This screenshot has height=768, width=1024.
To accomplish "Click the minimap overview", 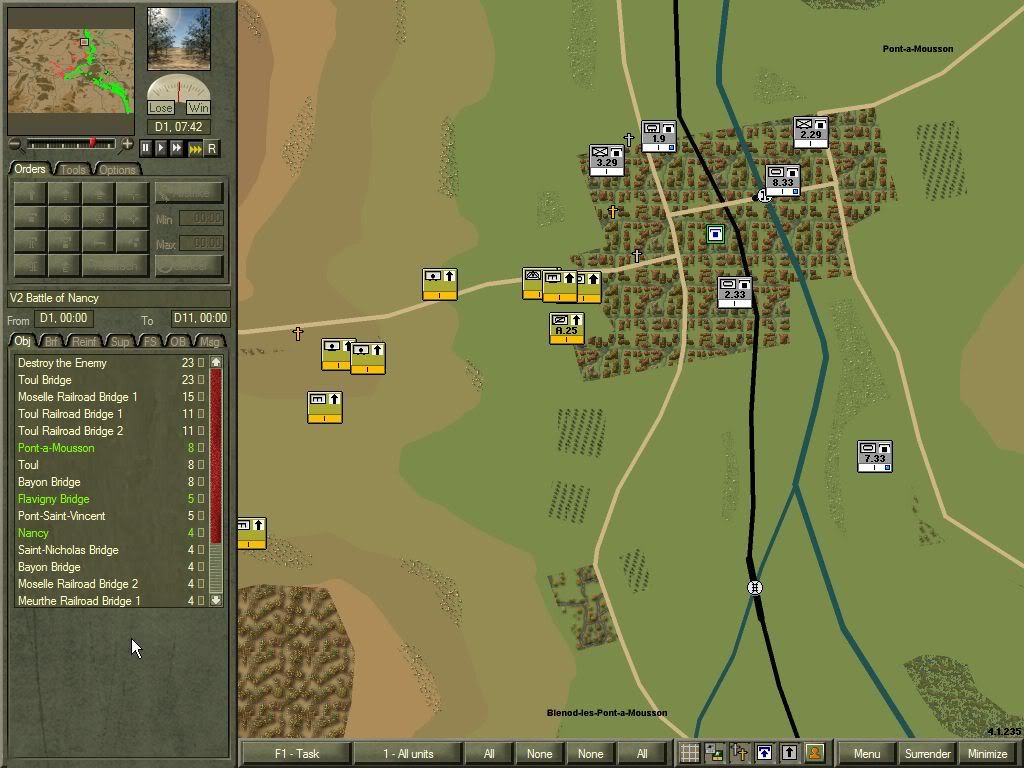I will [71, 71].
